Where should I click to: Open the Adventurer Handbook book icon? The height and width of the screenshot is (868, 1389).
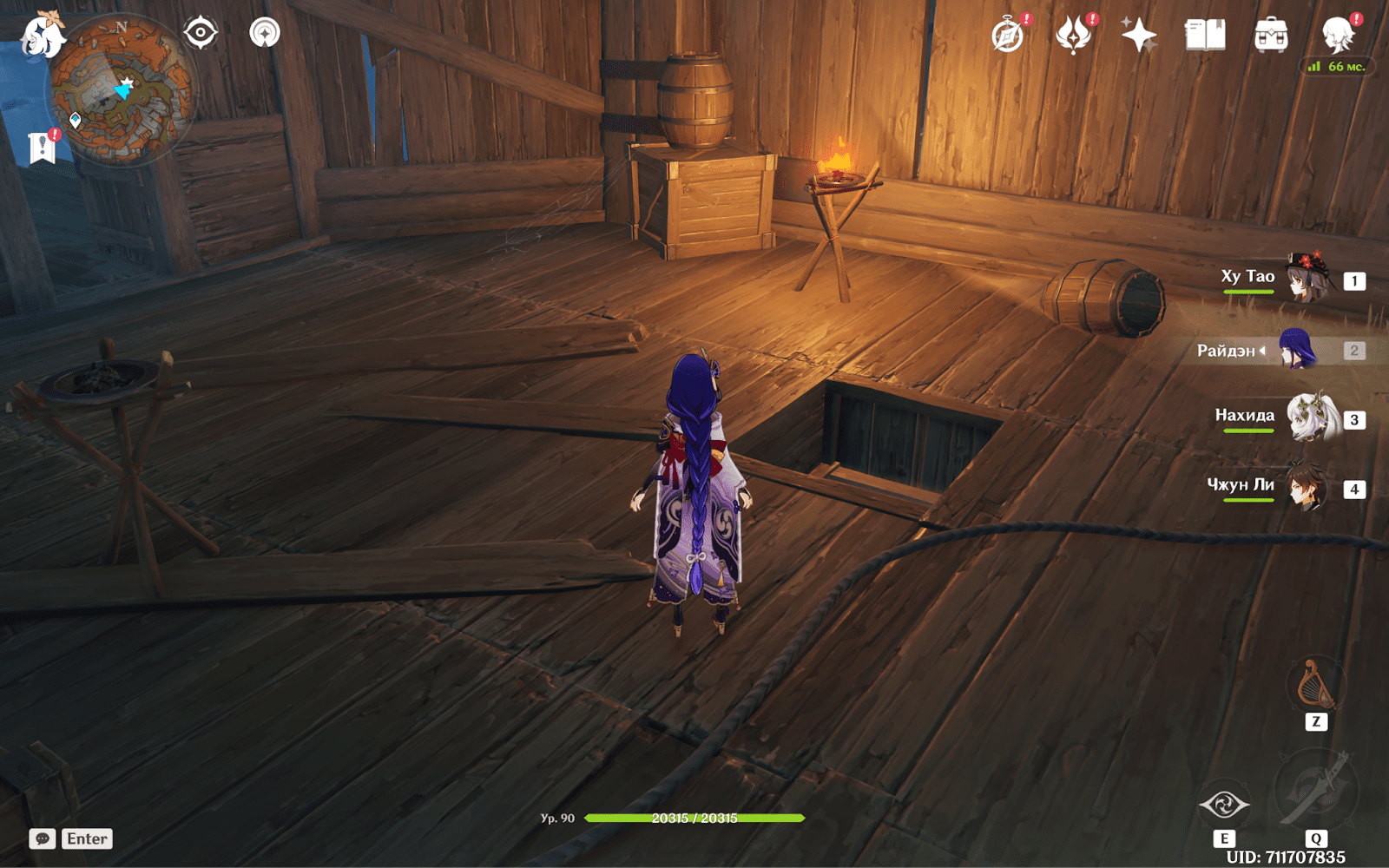(1205, 36)
